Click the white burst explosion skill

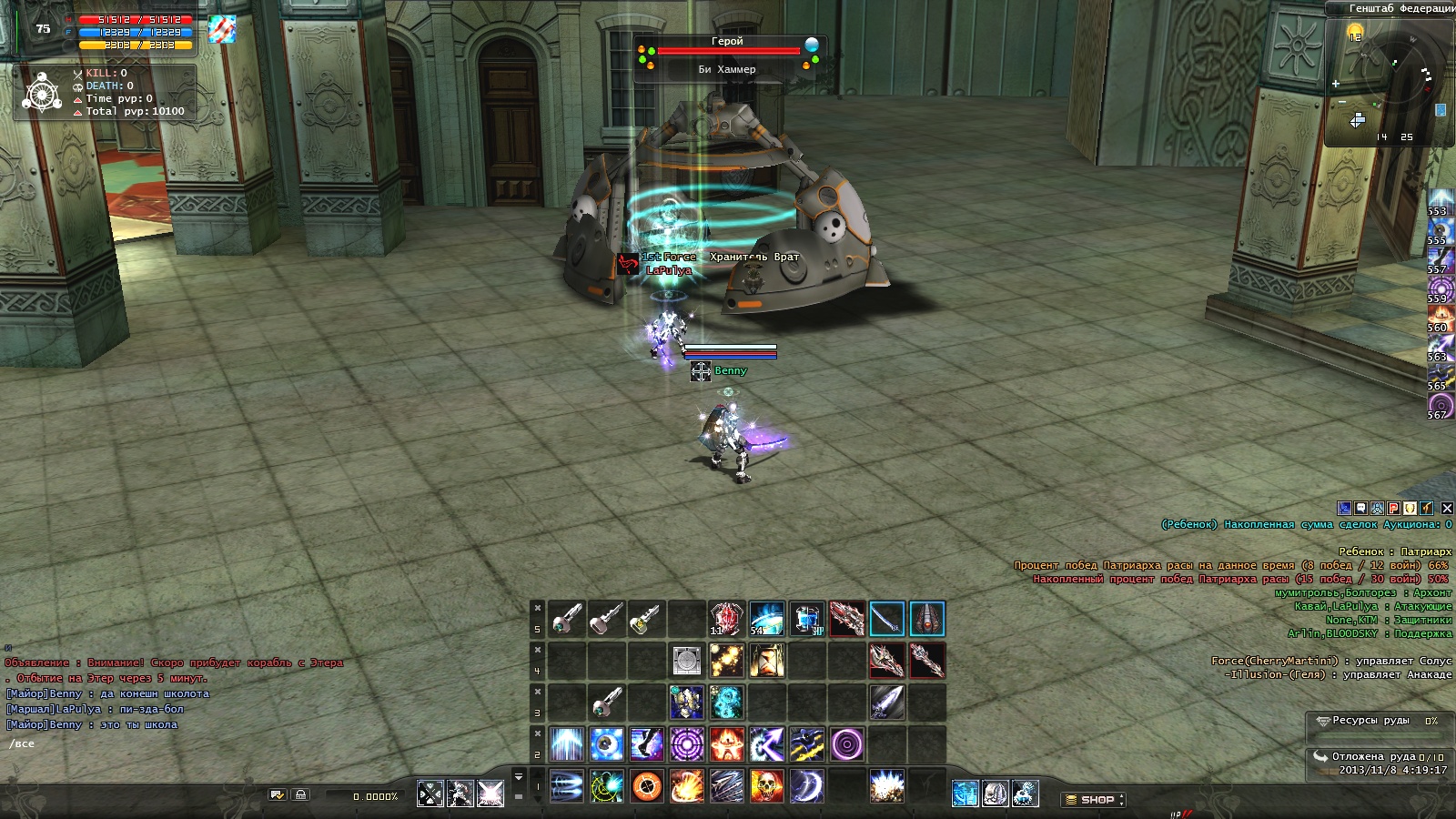(x=886, y=786)
